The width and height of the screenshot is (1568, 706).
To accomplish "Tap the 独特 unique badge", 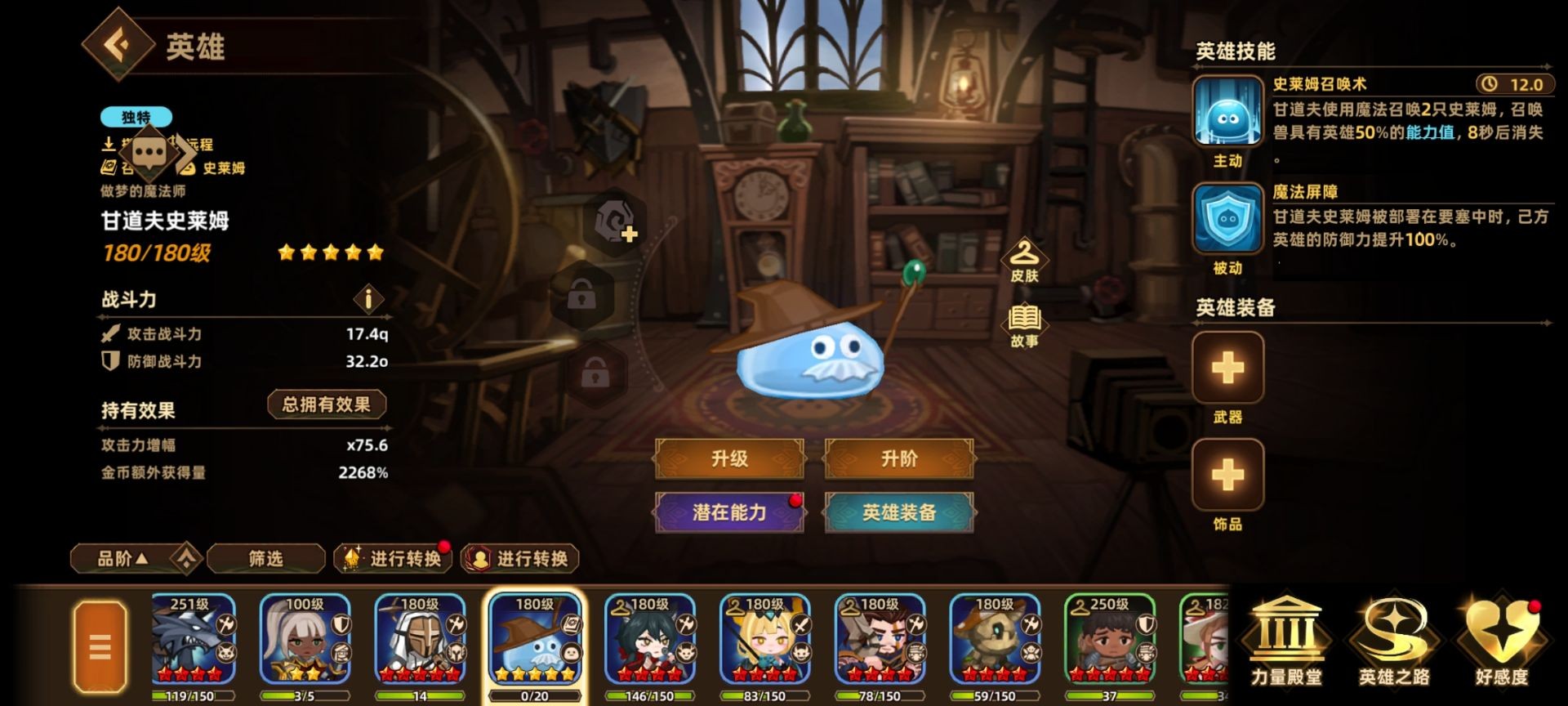I will pyautogui.click(x=135, y=117).
